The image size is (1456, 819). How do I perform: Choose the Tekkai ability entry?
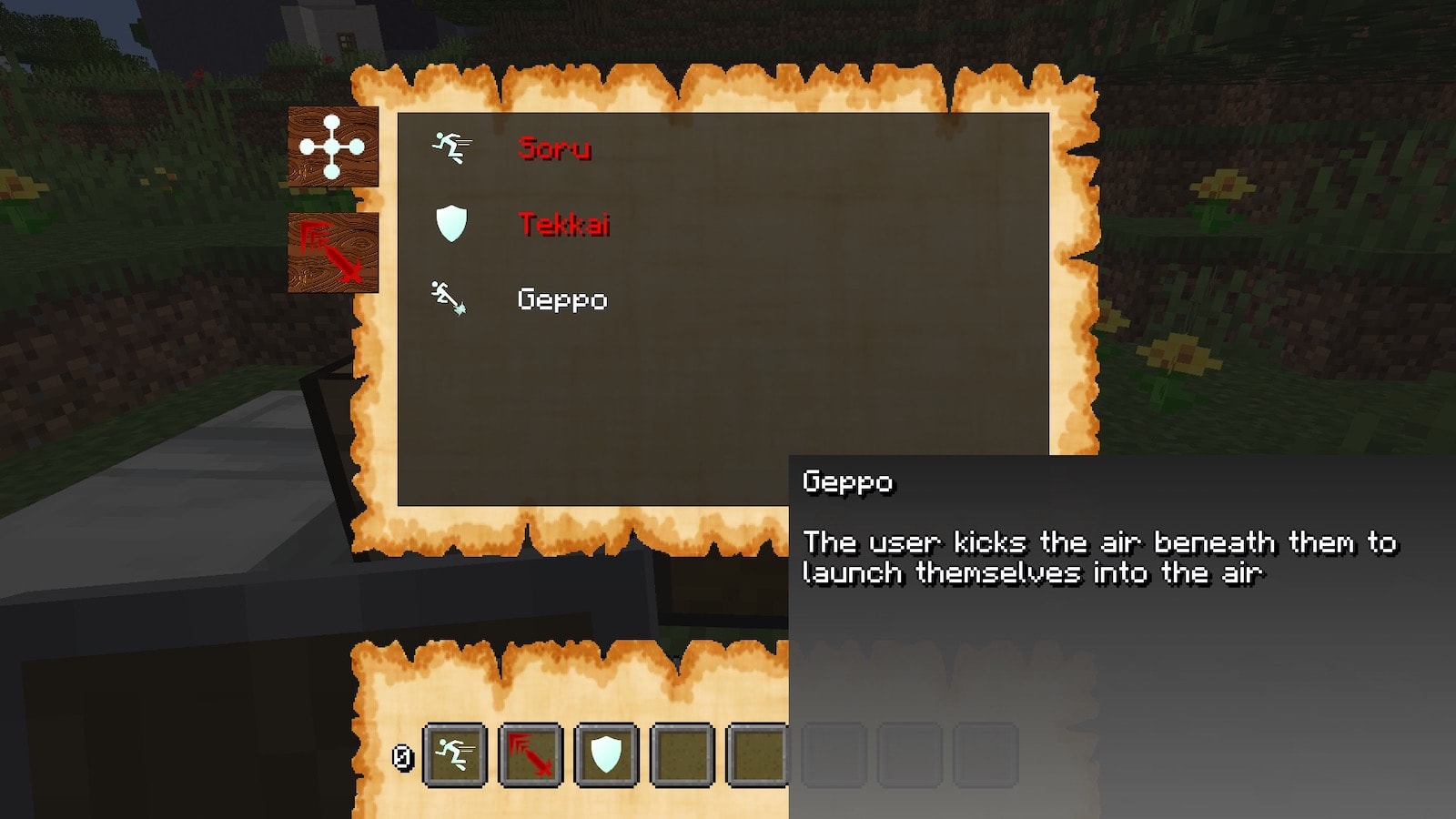point(563,224)
